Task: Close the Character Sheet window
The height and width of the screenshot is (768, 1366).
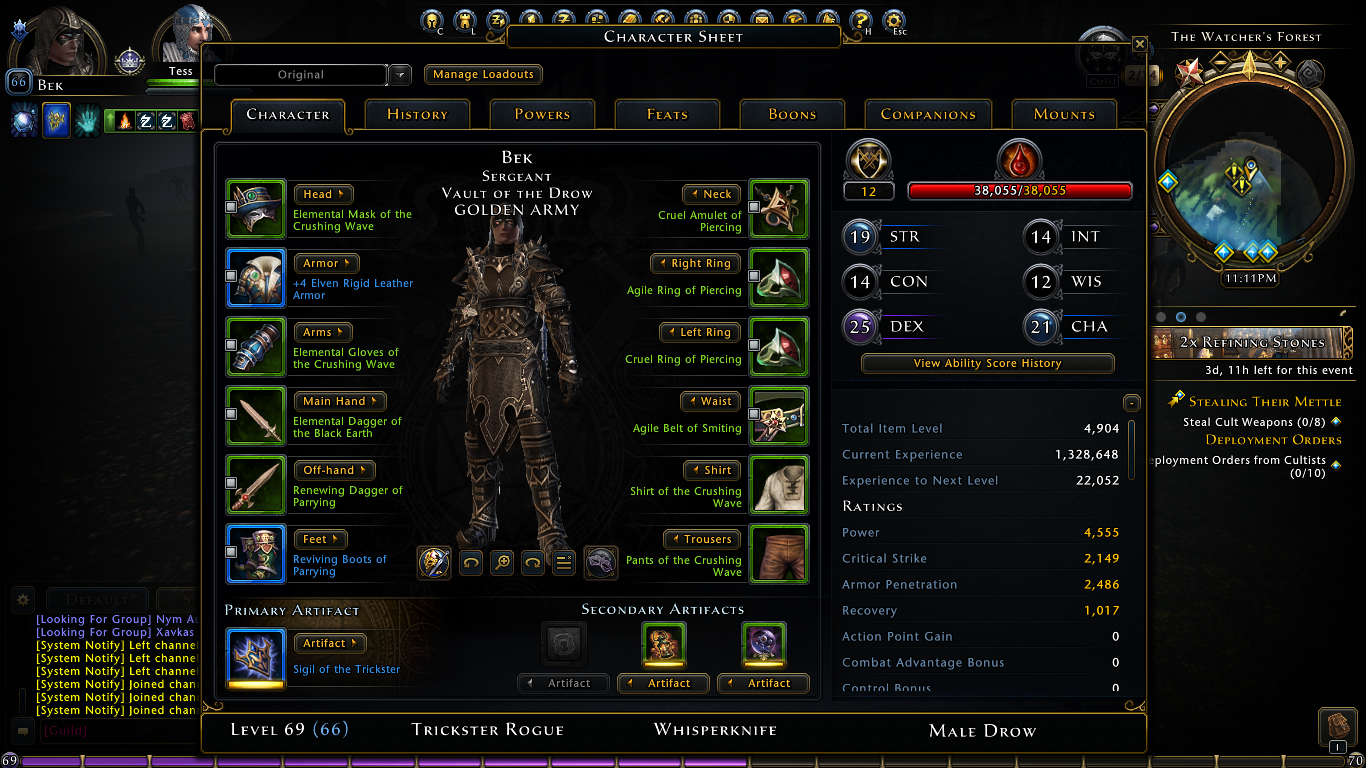Action: click(1139, 44)
